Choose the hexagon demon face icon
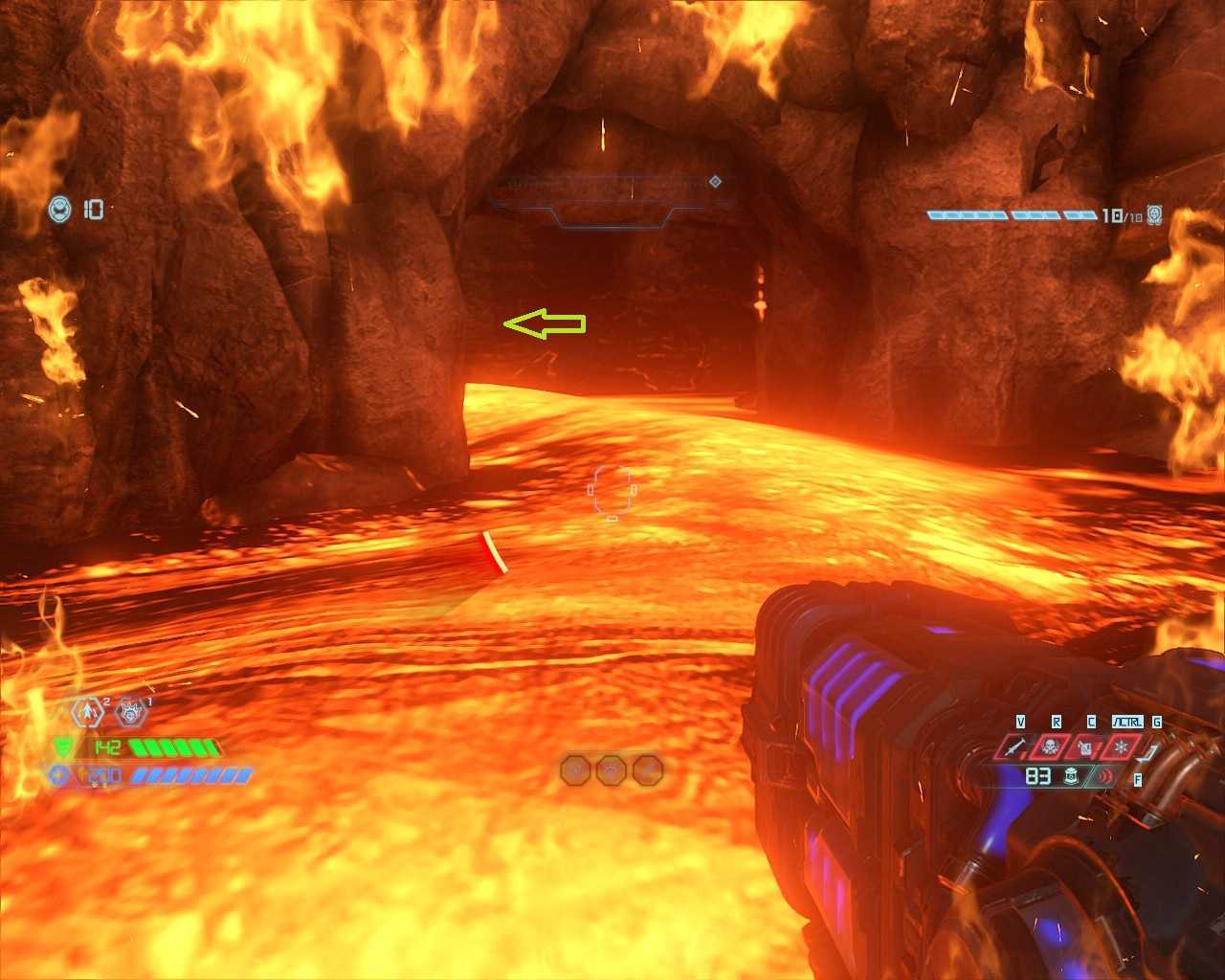 click(x=130, y=713)
